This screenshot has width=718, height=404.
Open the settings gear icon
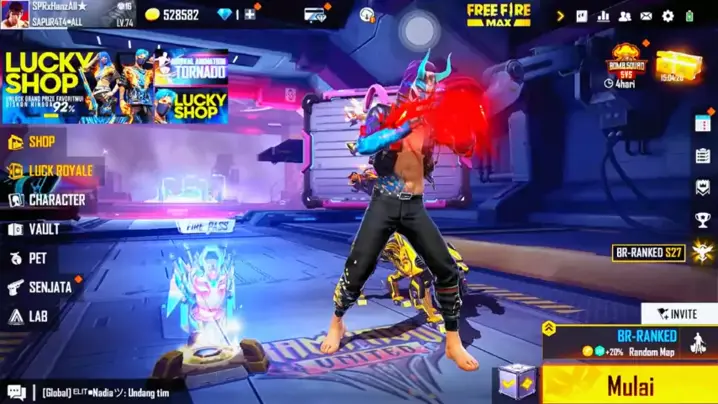click(x=667, y=16)
